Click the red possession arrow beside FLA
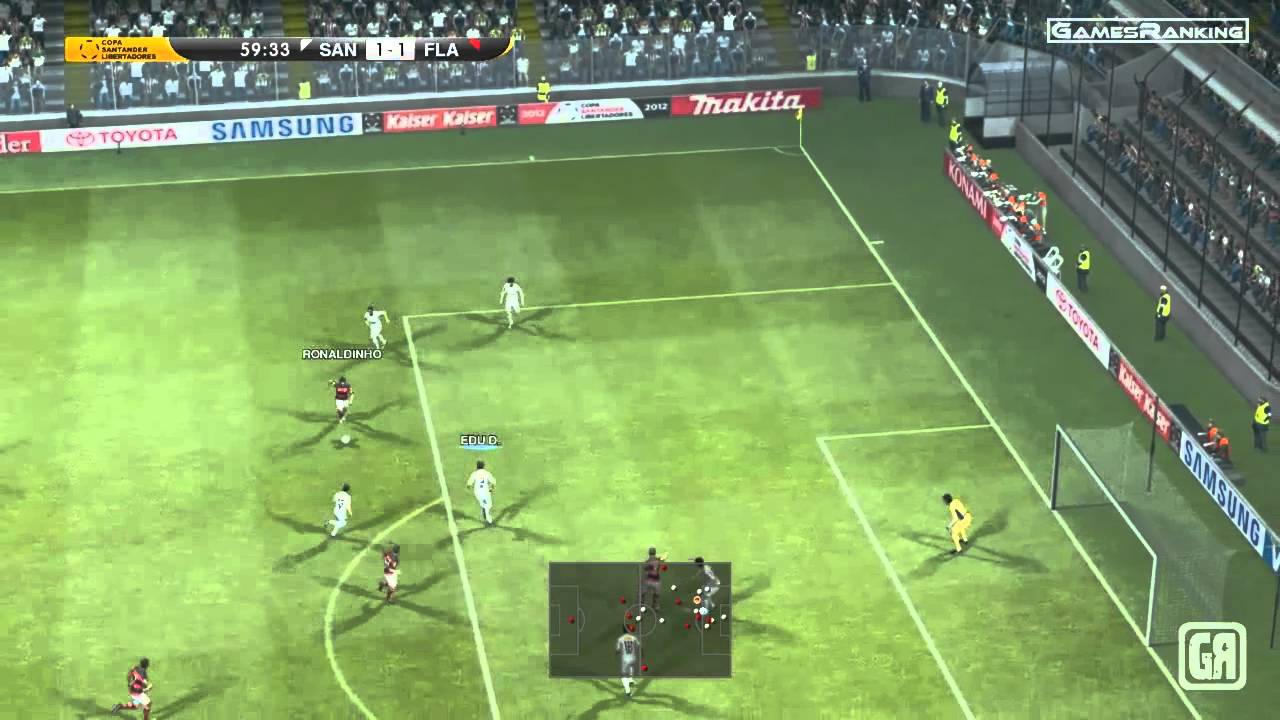 coord(475,45)
